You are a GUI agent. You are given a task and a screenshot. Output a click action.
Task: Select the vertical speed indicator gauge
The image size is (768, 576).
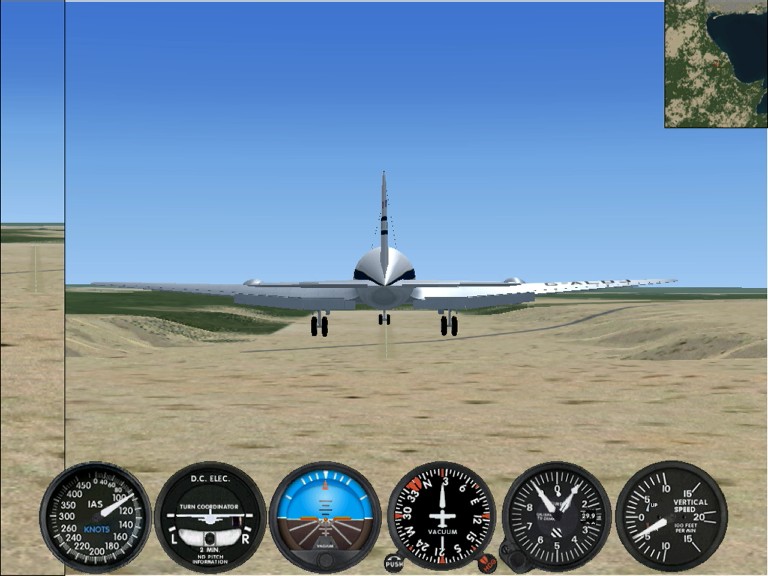671,516
